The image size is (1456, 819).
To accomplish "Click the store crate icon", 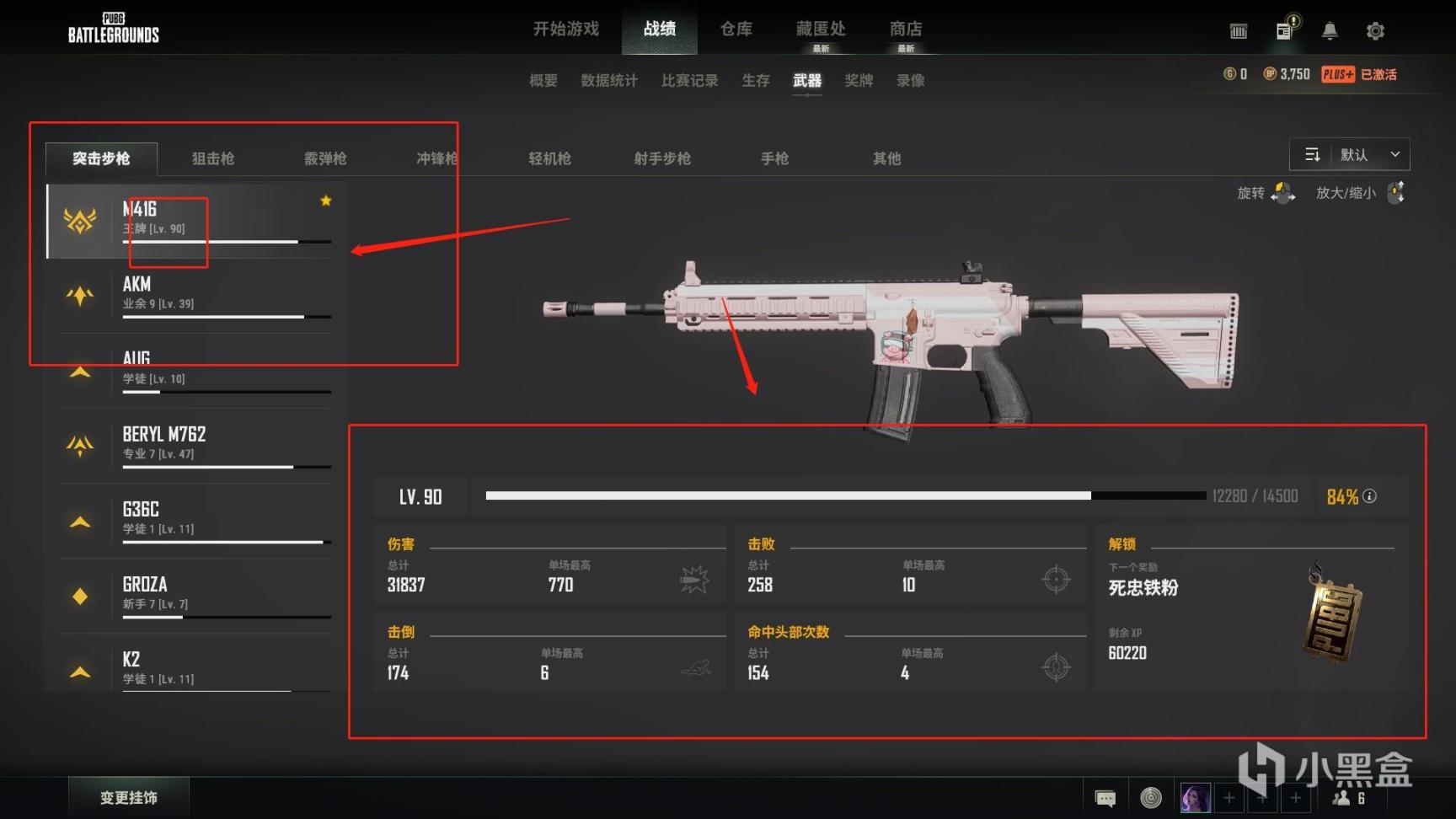I will pos(1238,29).
